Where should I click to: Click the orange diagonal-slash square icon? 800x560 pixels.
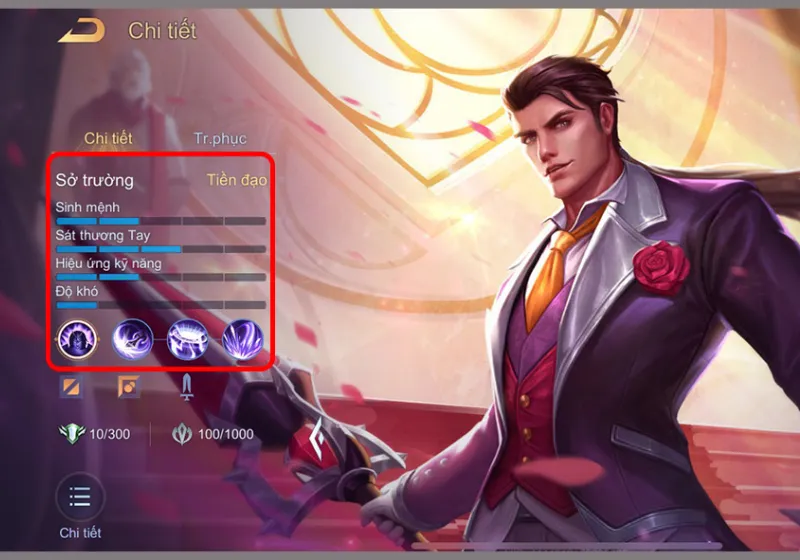71,386
